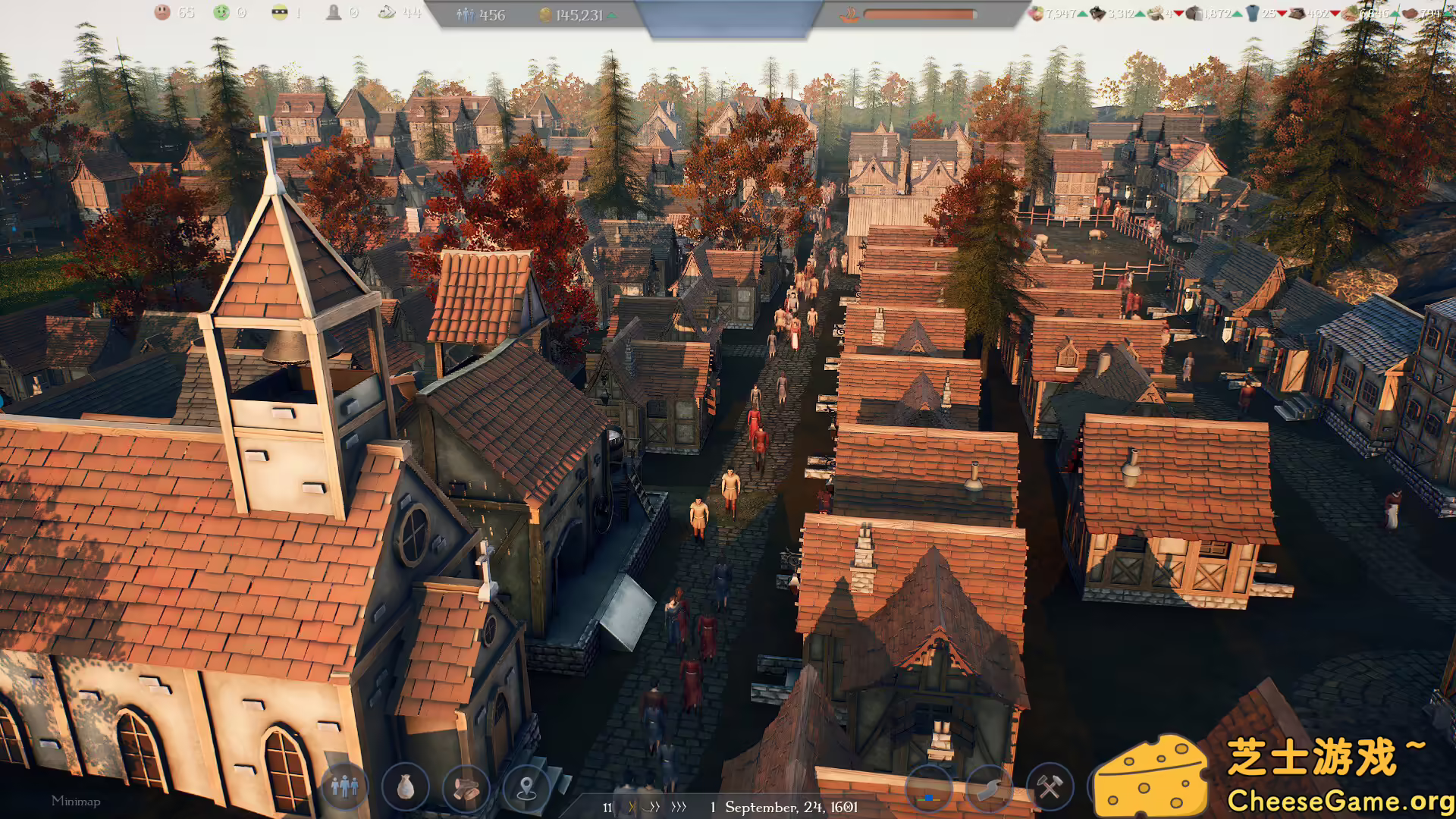Open the Minimap
The height and width of the screenshot is (819, 1456).
click(77, 800)
